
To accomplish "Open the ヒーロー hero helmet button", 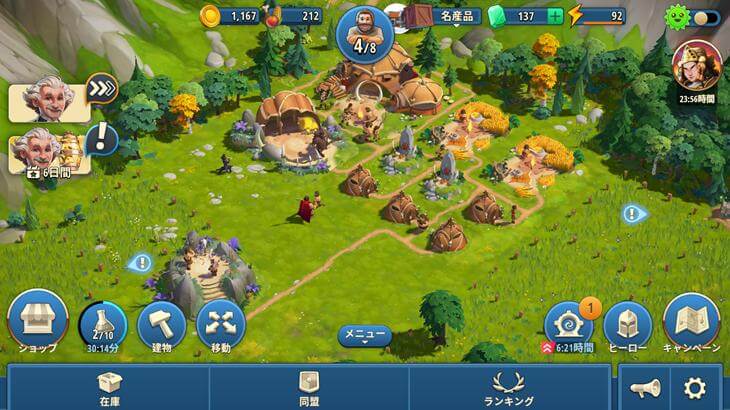I will click(628, 324).
